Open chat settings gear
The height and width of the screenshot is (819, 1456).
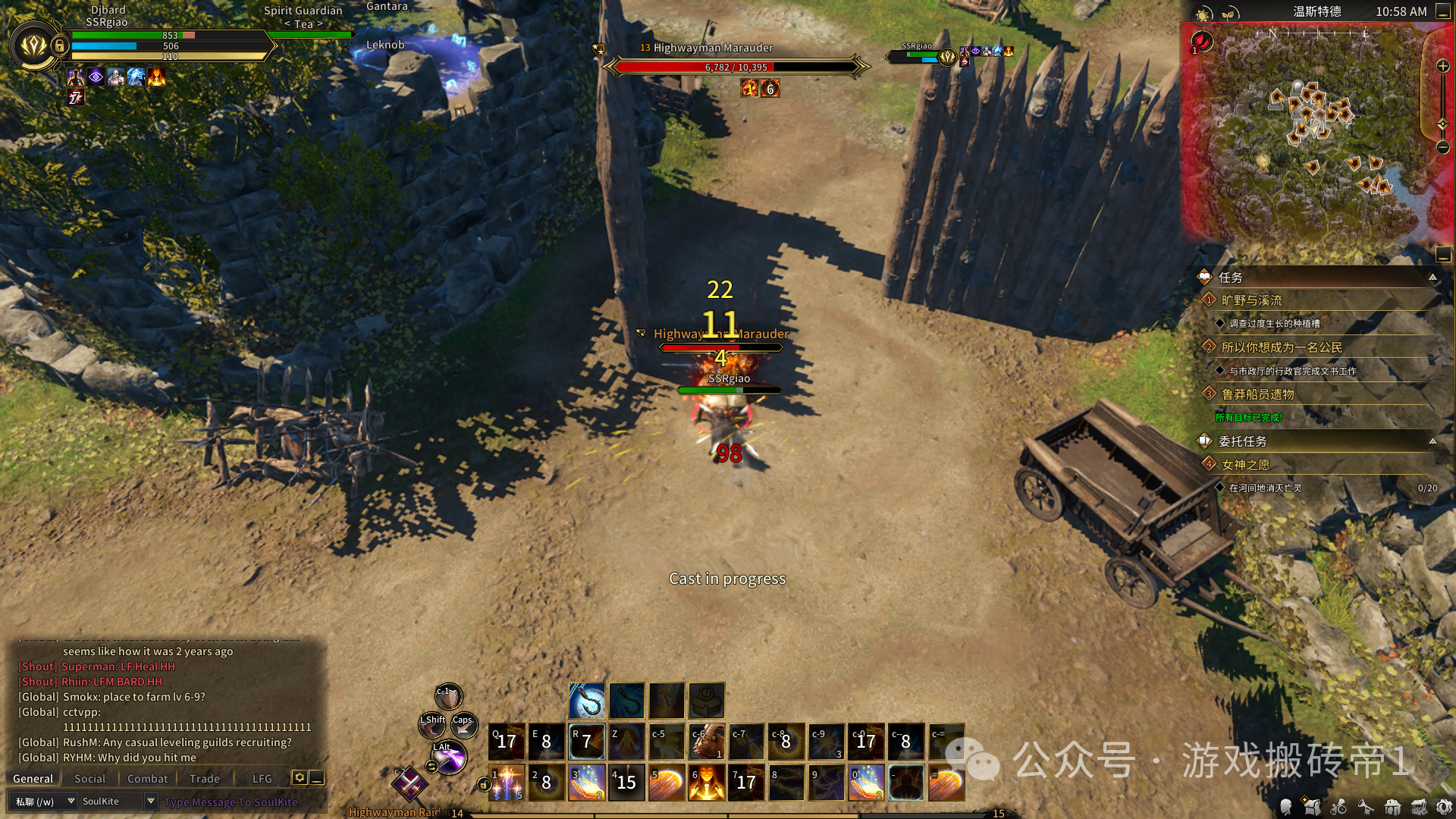point(300,778)
